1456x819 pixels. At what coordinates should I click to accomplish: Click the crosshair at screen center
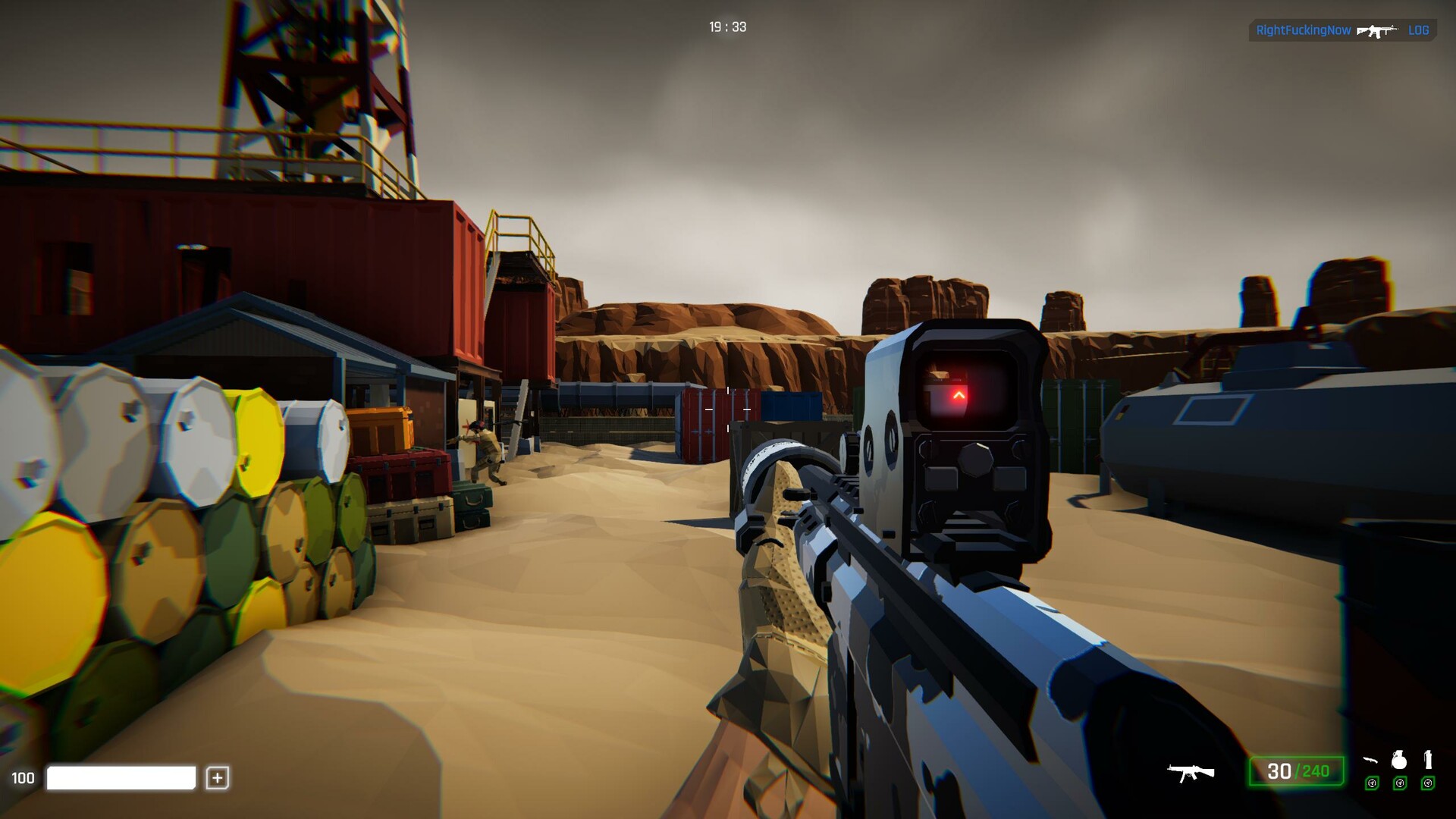coord(728,409)
